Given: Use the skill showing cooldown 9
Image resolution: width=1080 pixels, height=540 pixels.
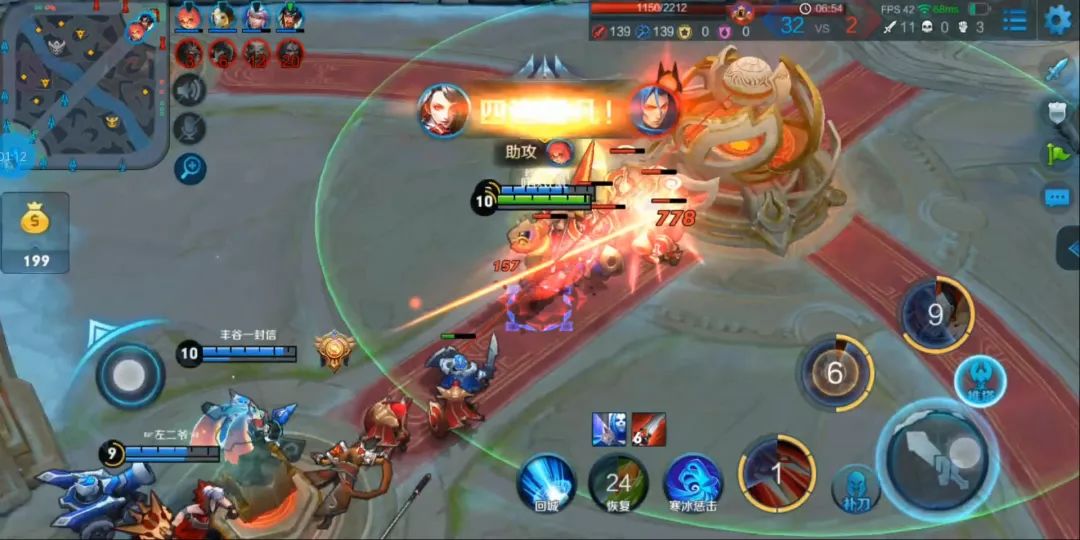Looking at the screenshot, I should [x=936, y=315].
